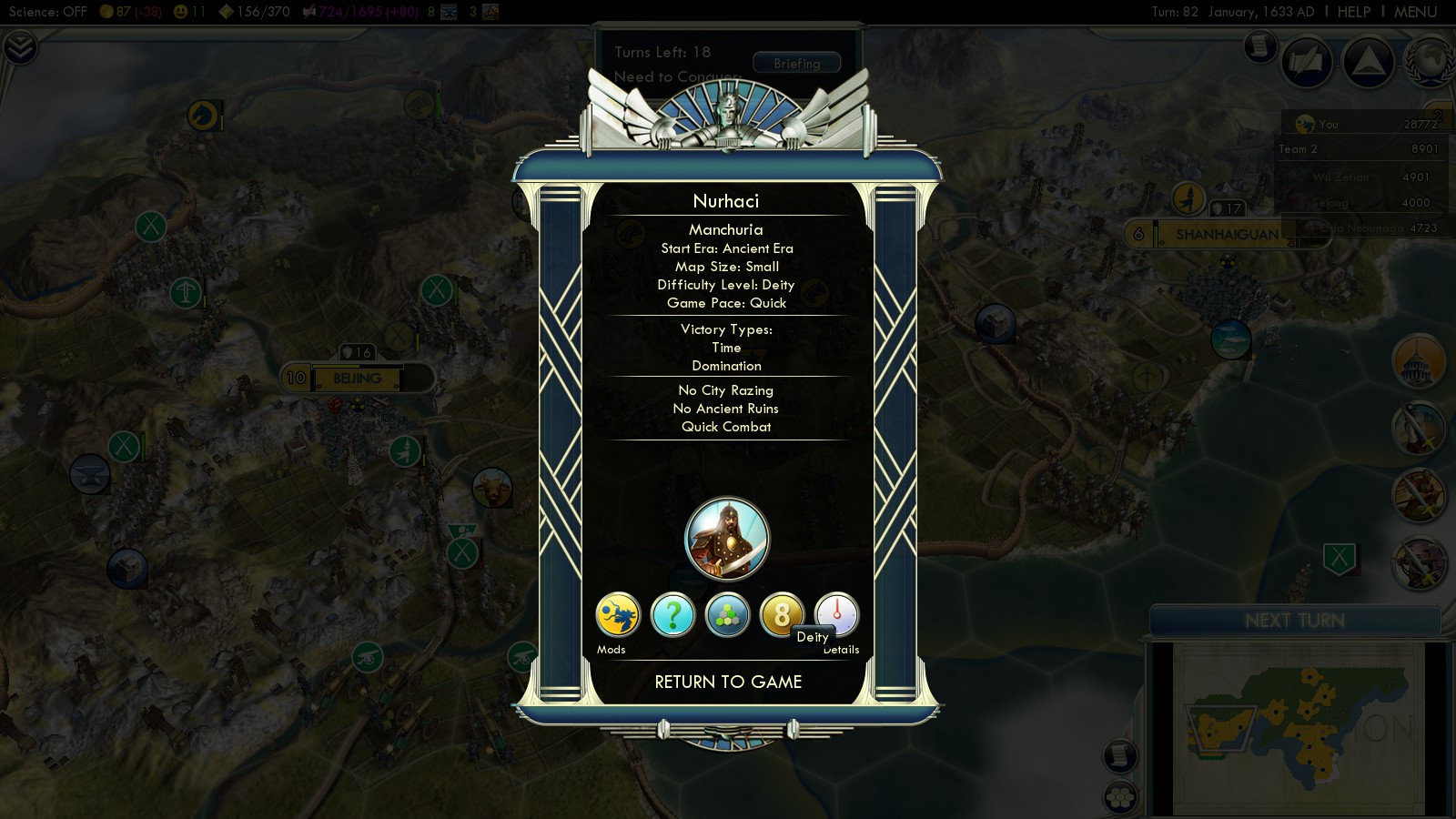The height and width of the screenshot is (819, 1456).
Task: Click the gold number 8 Deity icon
Action: click(x=781, y=615)
